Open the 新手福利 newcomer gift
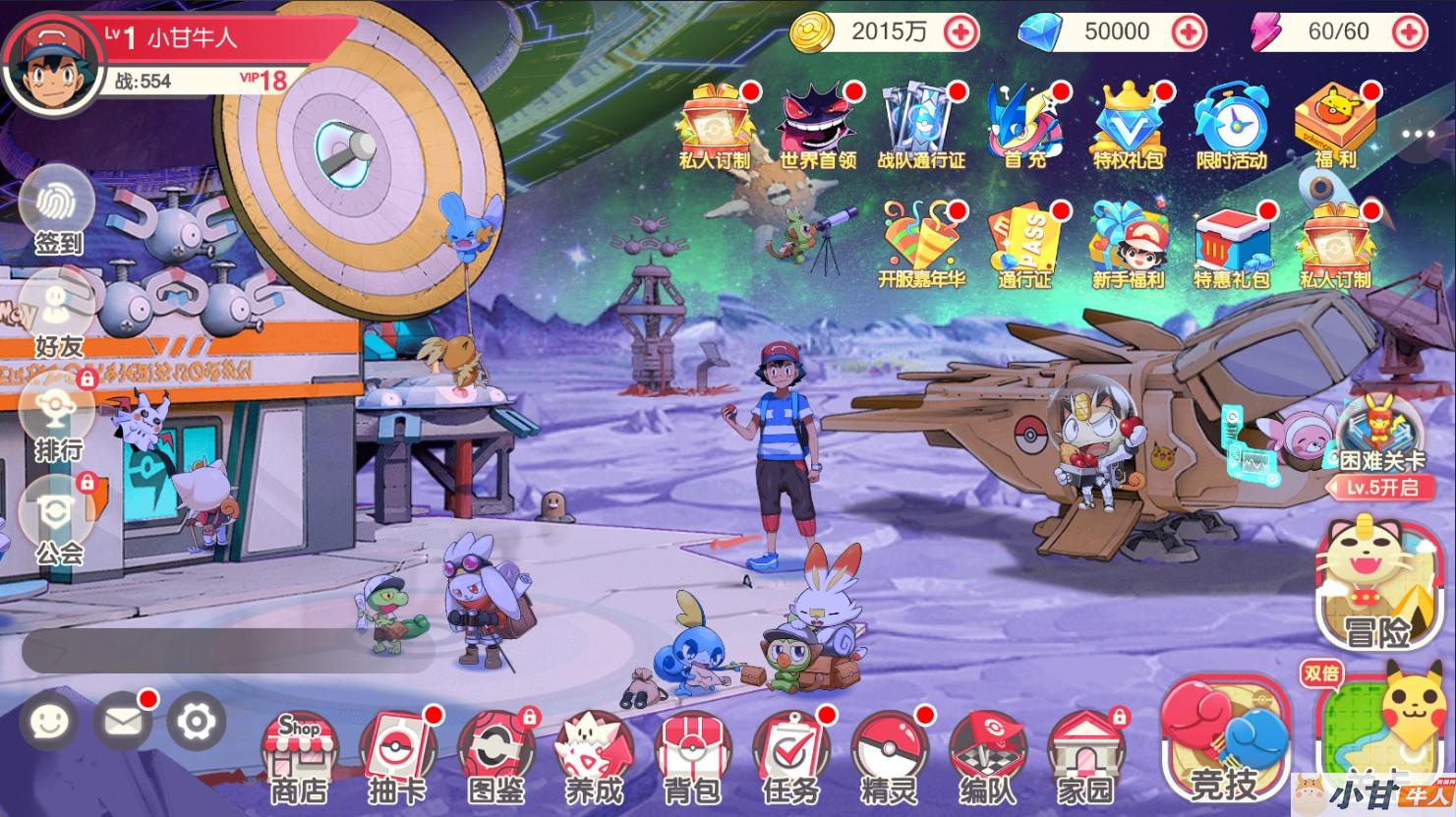The height and width of the screenshot is (817, 1456). [1128, 246]
